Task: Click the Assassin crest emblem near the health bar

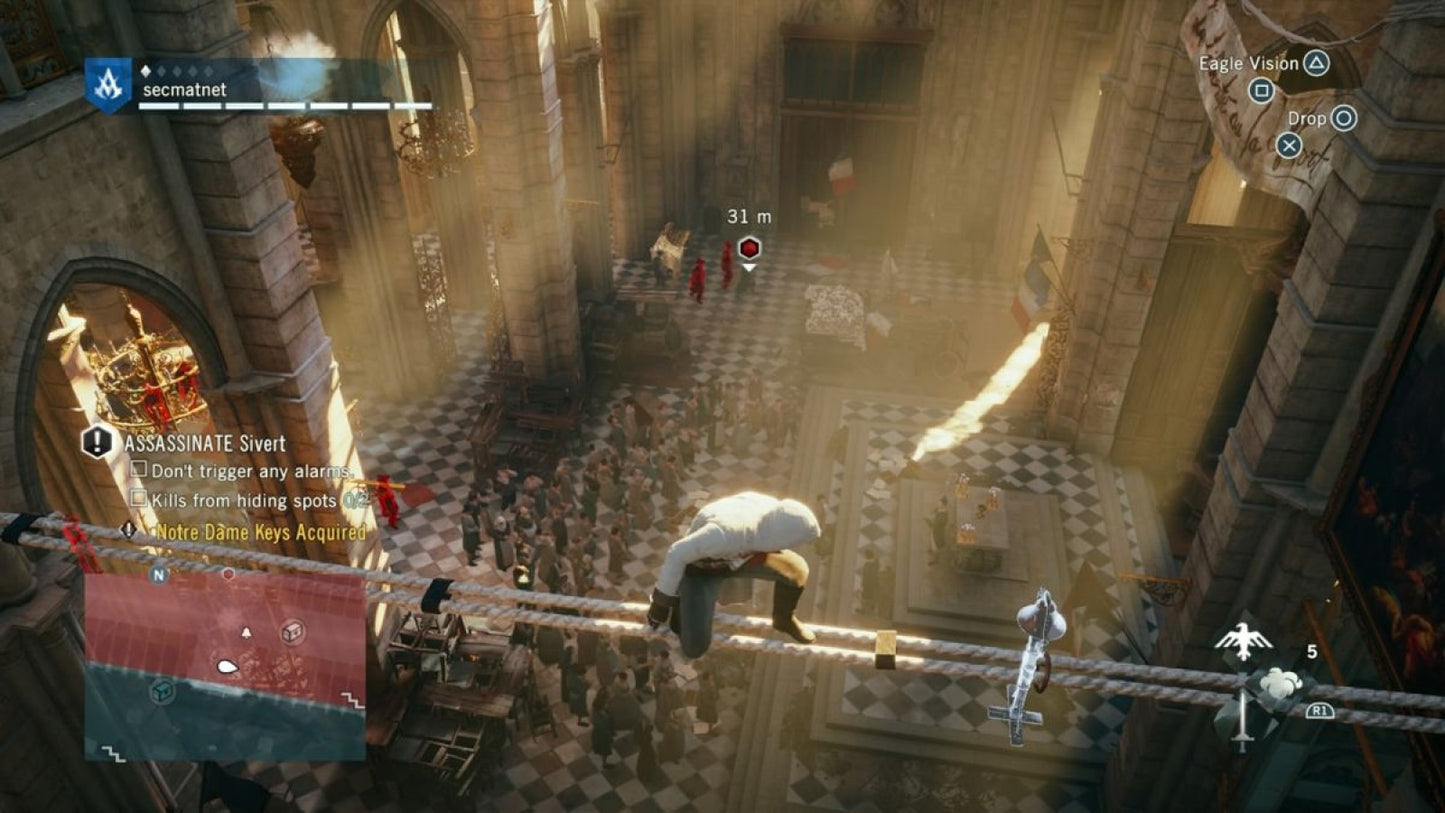Action: pos(108,83)
